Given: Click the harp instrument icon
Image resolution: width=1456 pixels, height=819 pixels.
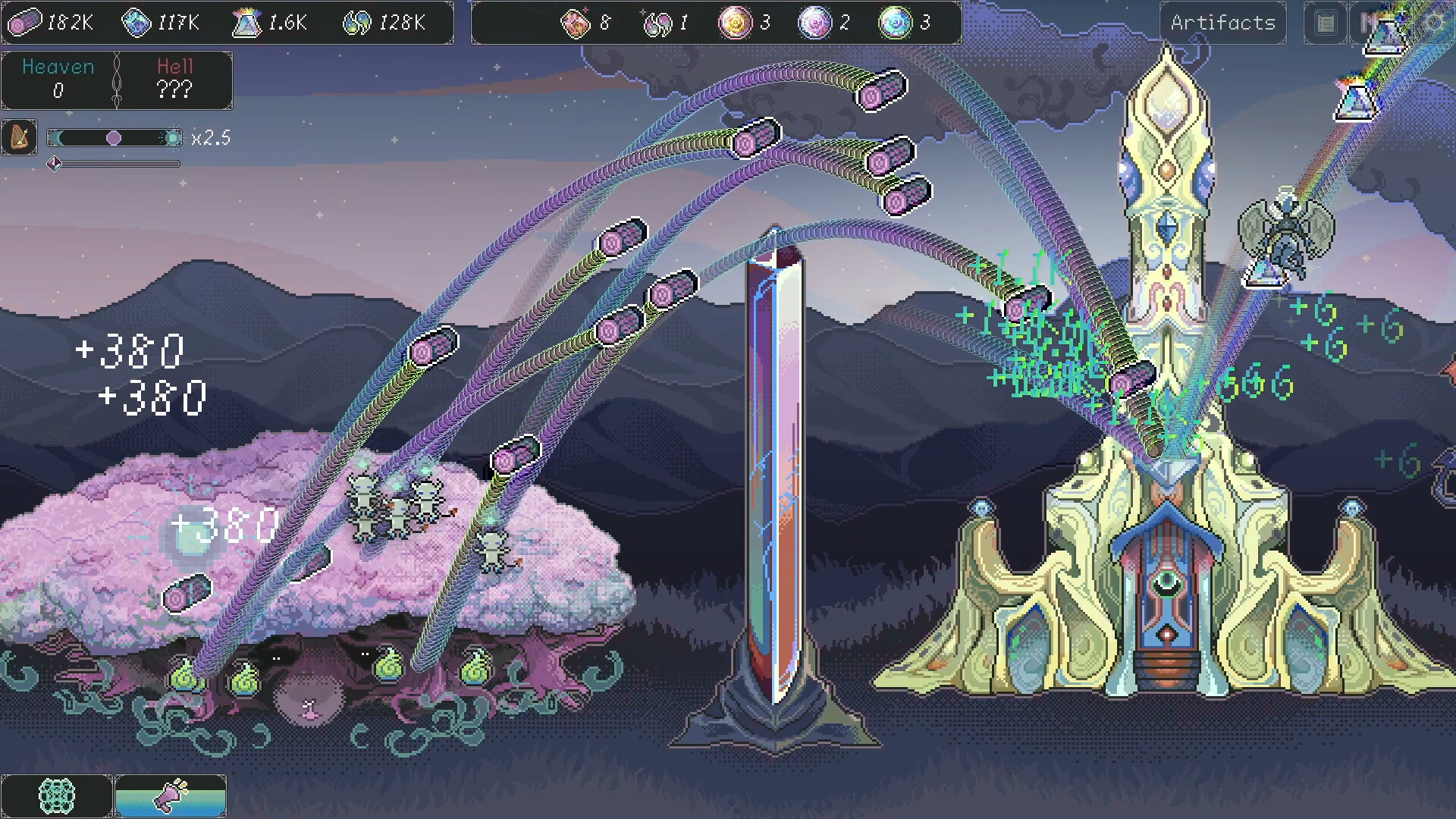Looking at the screenshot, I should click(x=19, y=137).
